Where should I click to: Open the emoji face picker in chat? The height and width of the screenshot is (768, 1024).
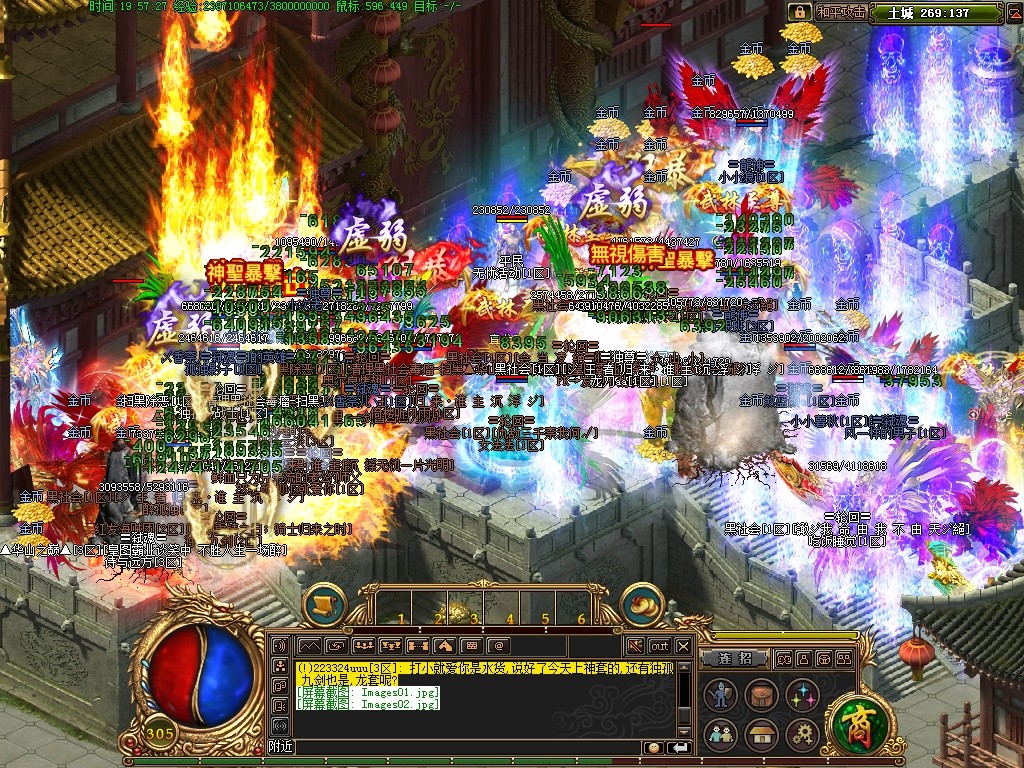(653, 747)
